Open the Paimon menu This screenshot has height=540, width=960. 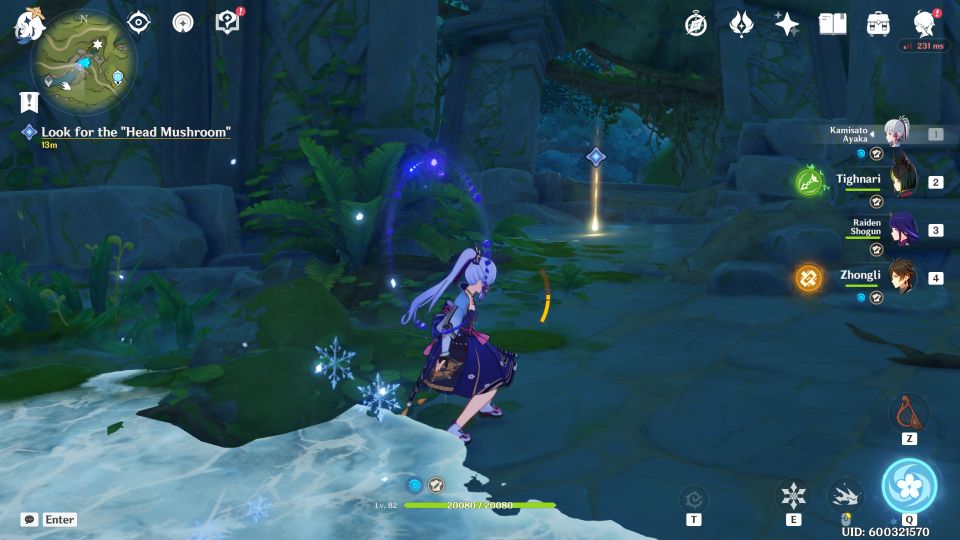click(x=24, y=25)
